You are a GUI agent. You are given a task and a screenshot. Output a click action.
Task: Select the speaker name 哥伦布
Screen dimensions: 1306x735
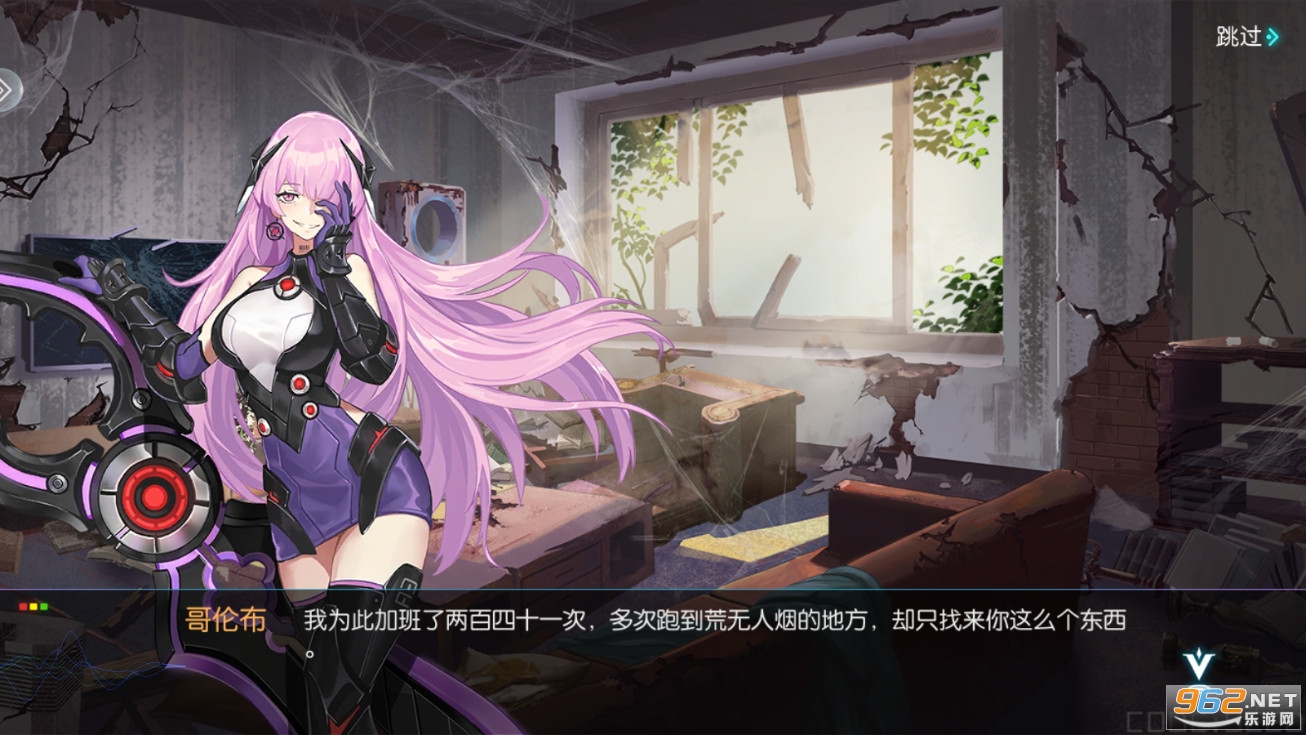click(227, 620)
